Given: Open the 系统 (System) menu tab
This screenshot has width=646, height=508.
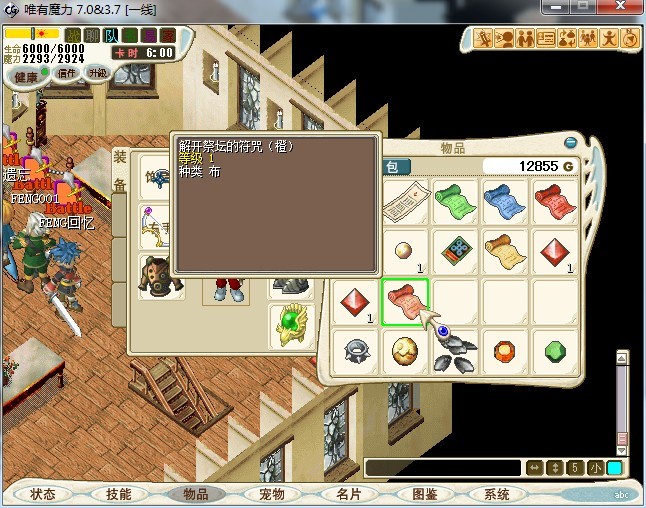Looking at the screenshot, I should point(497,494).
